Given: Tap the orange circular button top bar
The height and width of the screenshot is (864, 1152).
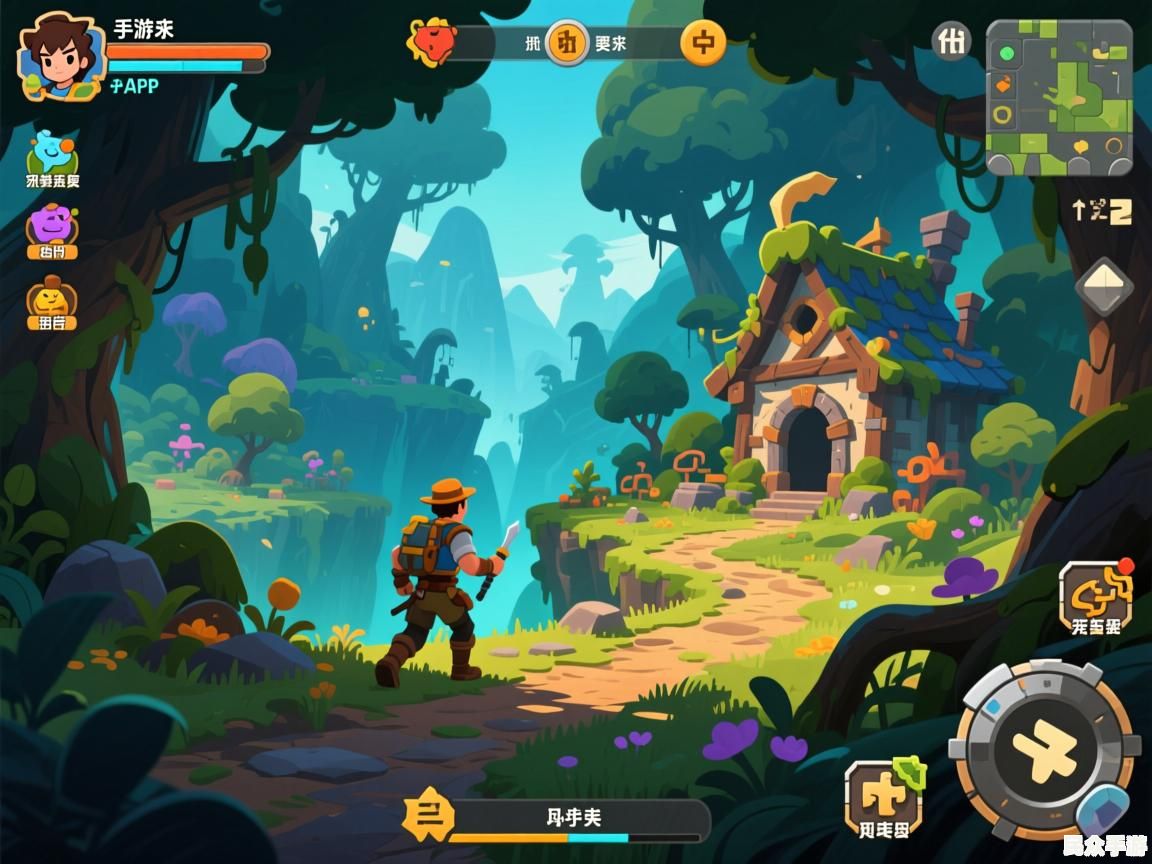Looking at the screenshot, I should click(703, 43).
